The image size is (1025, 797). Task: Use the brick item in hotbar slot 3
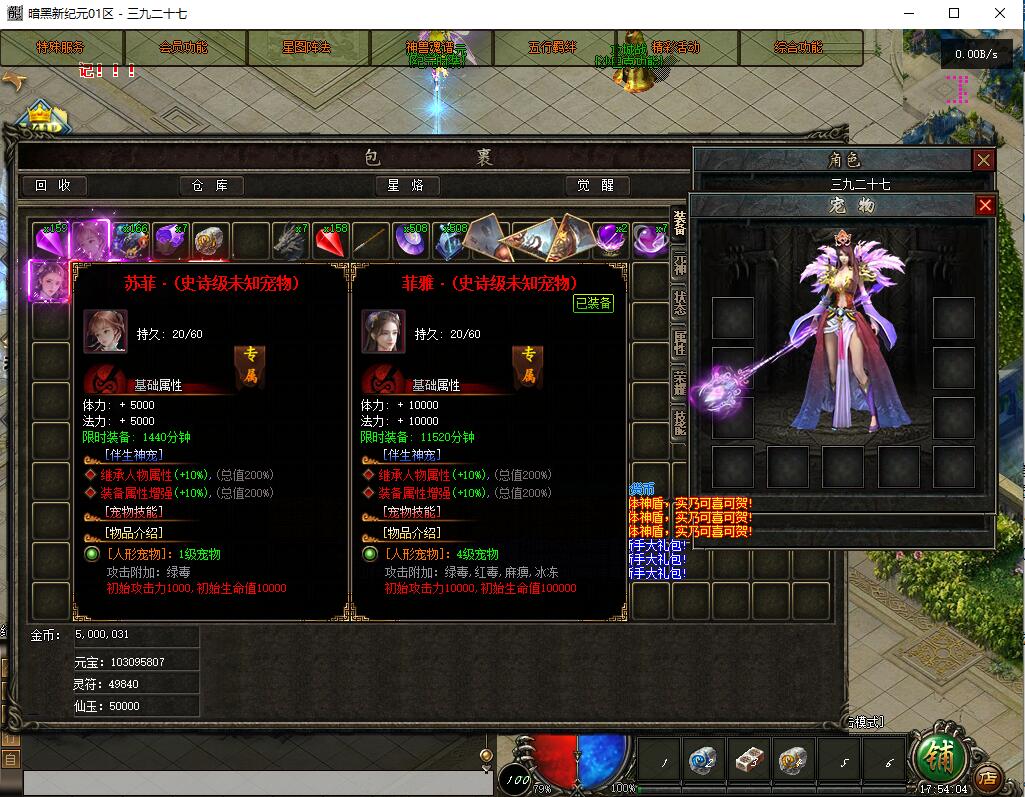click(x=749, y=763)
